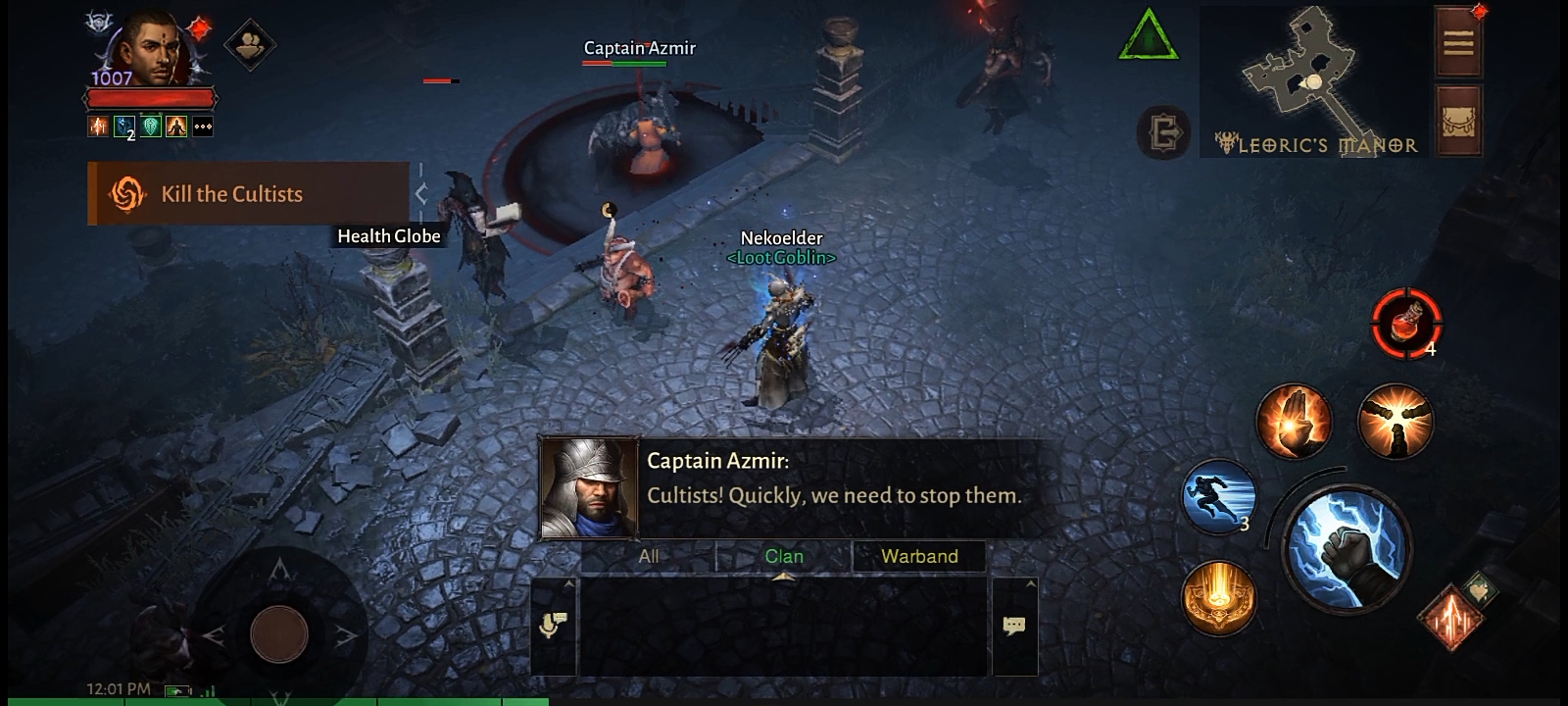Trigger the red diamond ultimate icon
Image resolution: width=1568 pixels, height=706 pixels.
[1451, 618]
